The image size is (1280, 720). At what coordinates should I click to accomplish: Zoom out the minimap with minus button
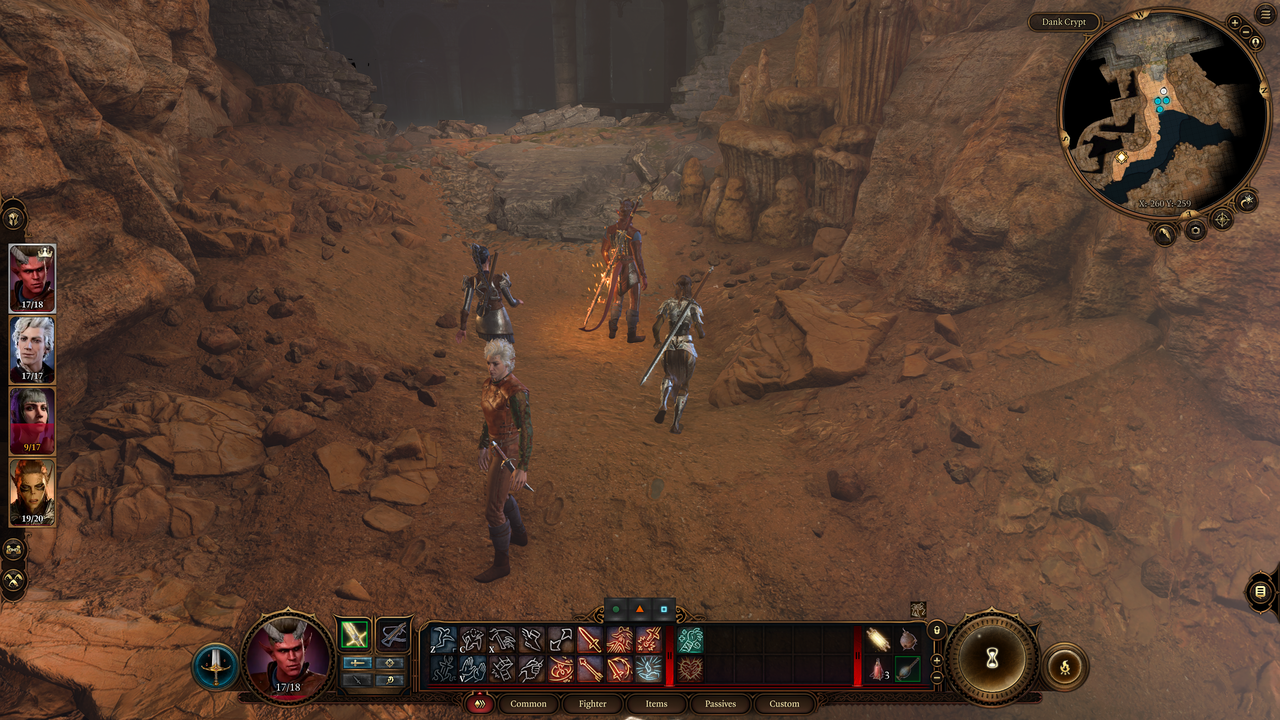(x=1246, y=31)
